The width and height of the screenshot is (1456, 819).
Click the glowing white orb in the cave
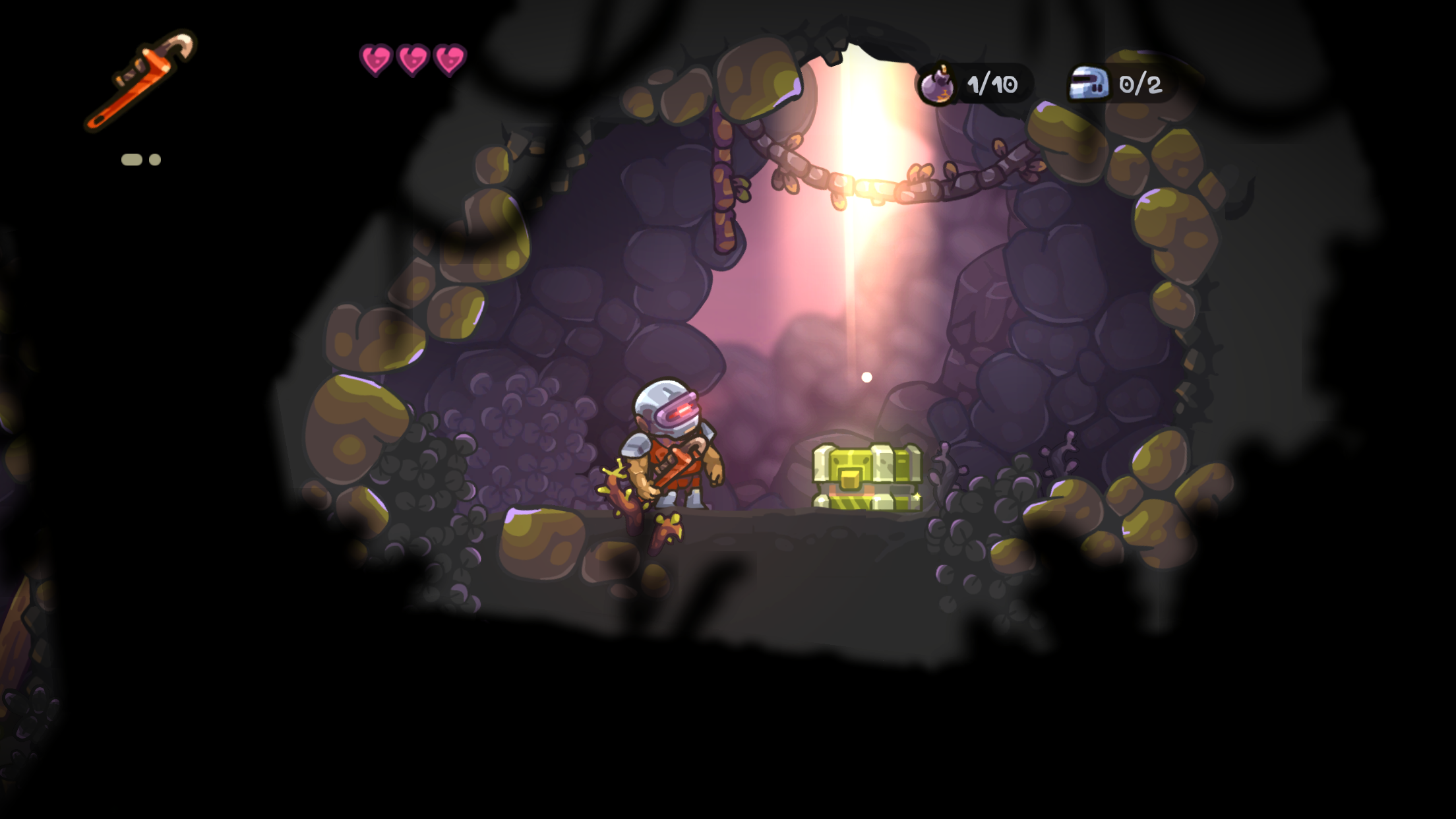click(x=865, y=376)
